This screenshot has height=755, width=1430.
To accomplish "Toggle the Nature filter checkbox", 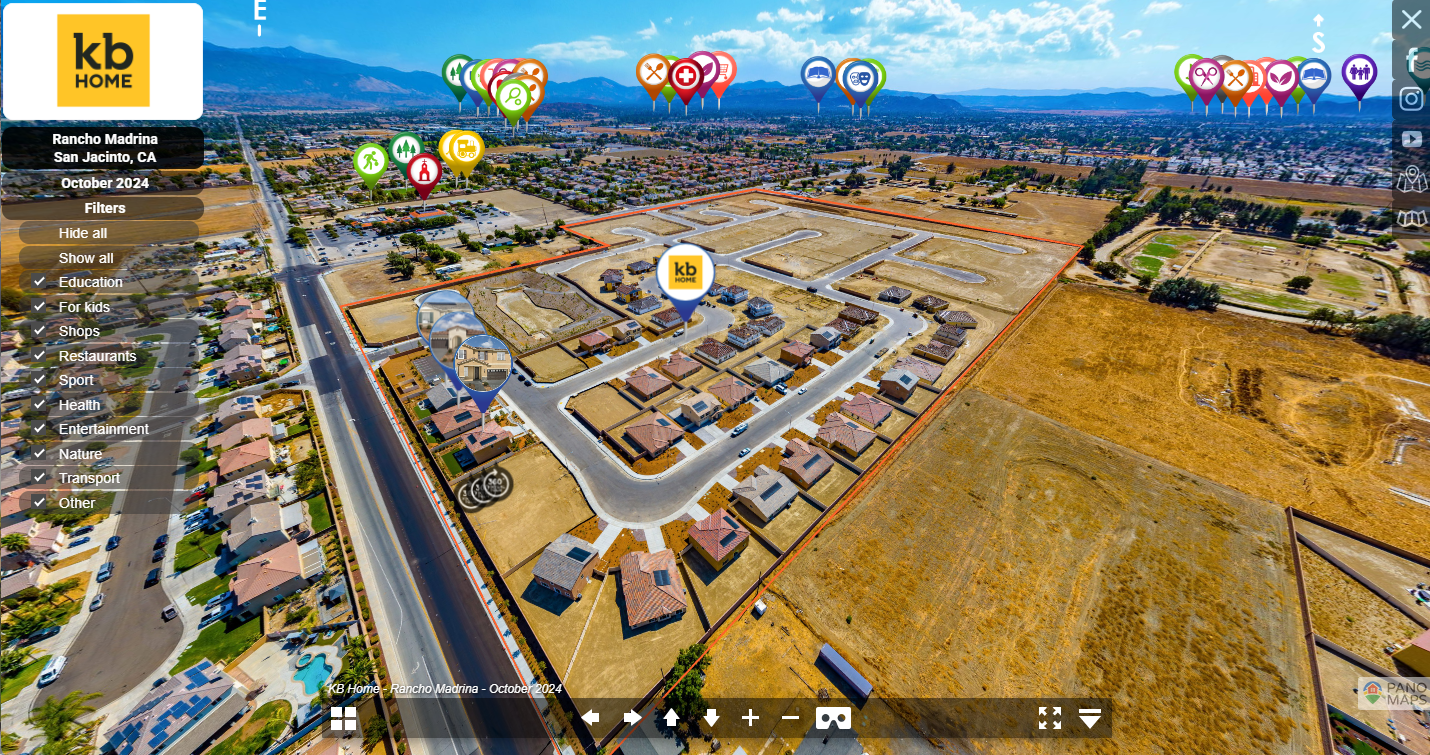I will pos(40,454).
